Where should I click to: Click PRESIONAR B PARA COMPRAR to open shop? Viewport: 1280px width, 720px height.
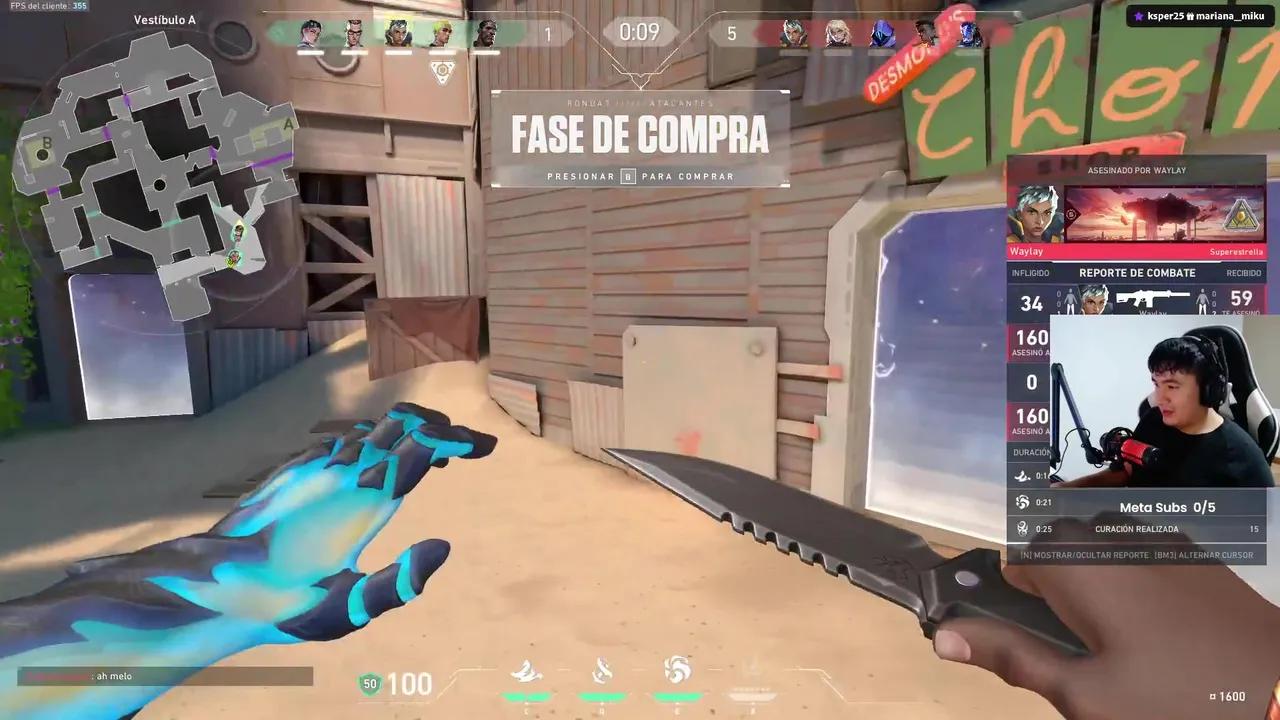pos(640,176)
